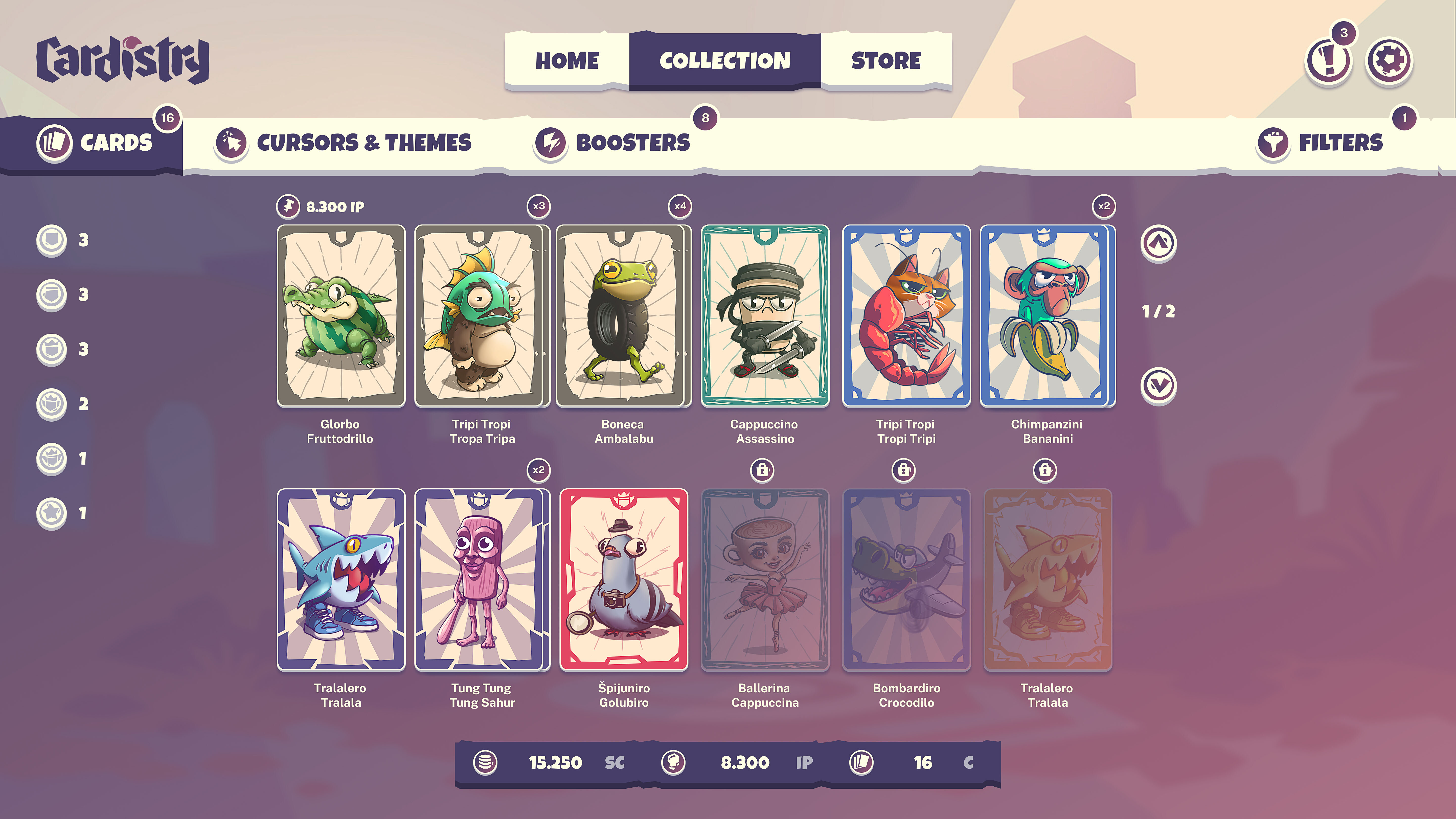Image resolution: width=1456 pixels, height=819 pixels.
Task: Select the Glorbo Fruttodrillo card
Action: tap(342, 315)
